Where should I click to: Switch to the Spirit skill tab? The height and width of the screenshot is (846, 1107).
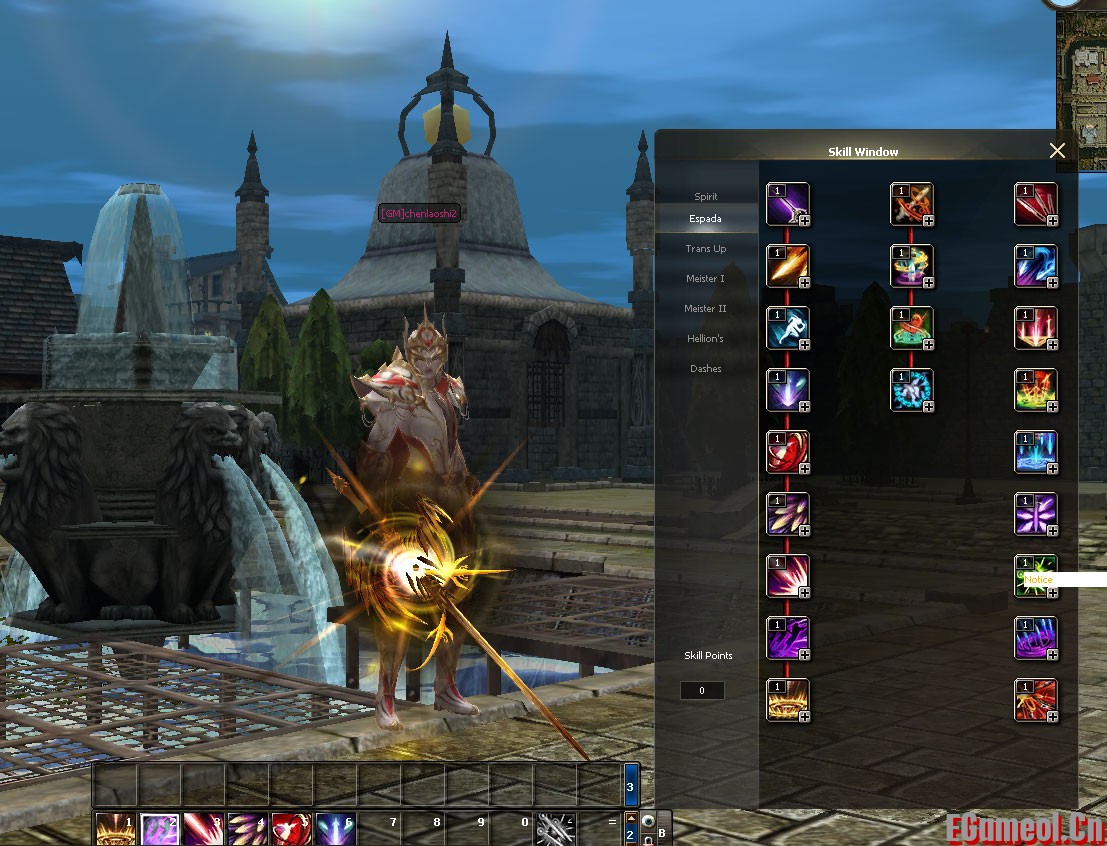click(x=706, y=197)
